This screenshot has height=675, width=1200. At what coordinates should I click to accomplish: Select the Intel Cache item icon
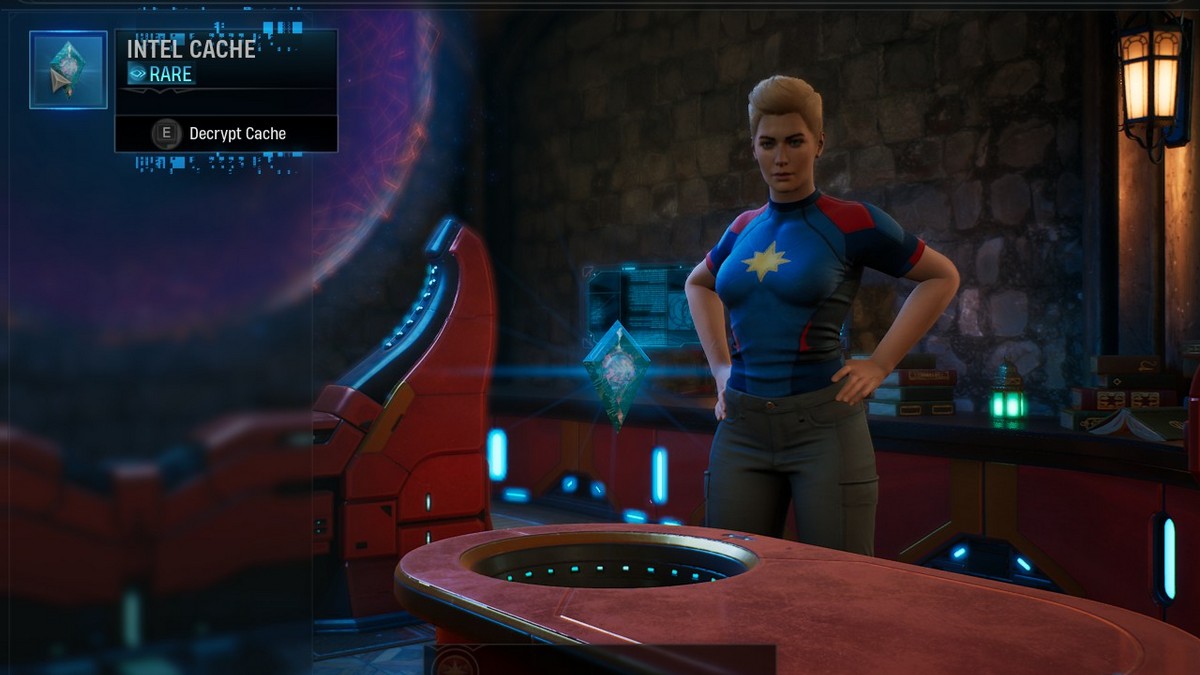tap(68, 70)
